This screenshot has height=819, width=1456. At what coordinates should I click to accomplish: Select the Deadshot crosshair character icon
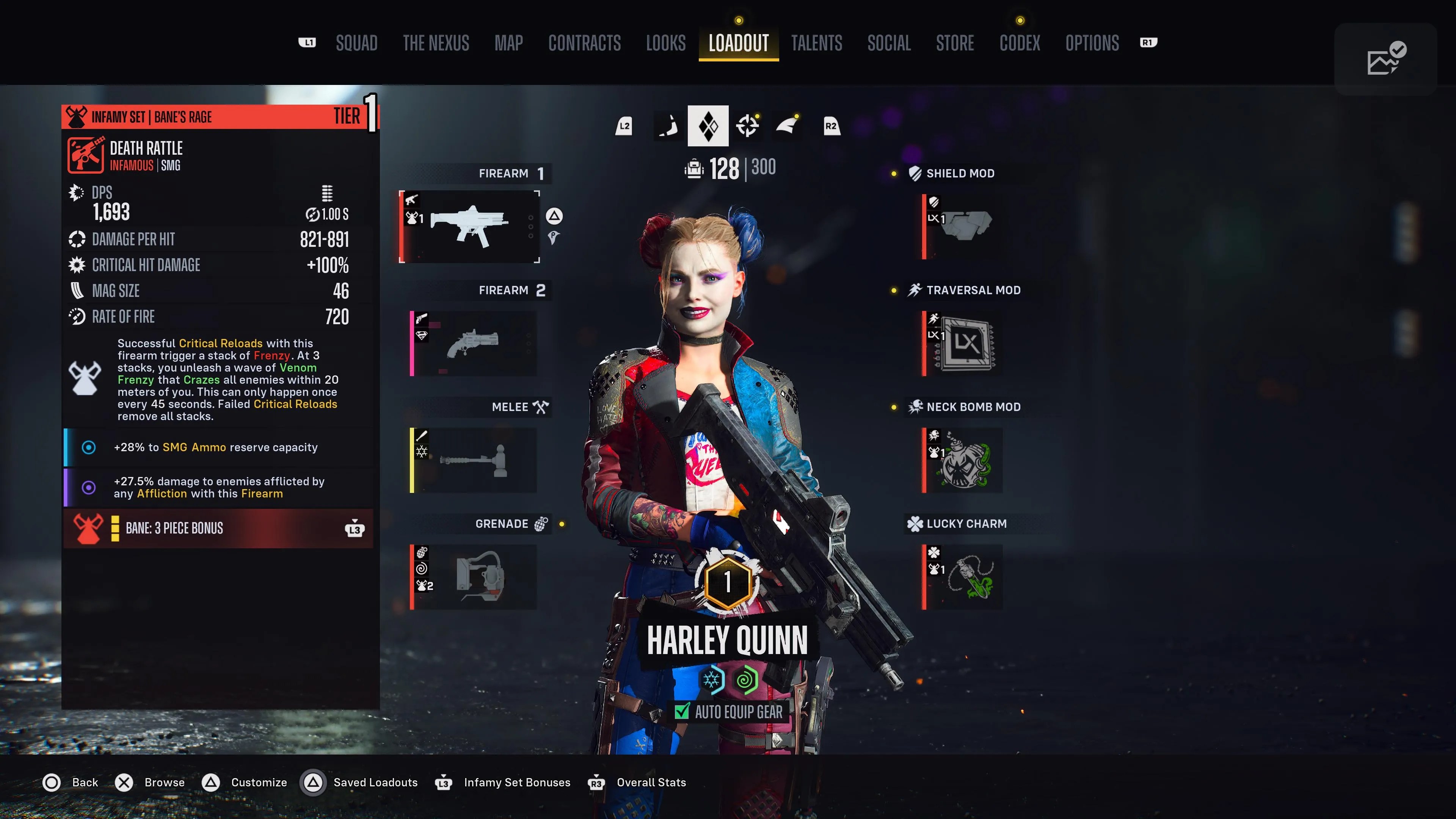[x=748, y=126]
